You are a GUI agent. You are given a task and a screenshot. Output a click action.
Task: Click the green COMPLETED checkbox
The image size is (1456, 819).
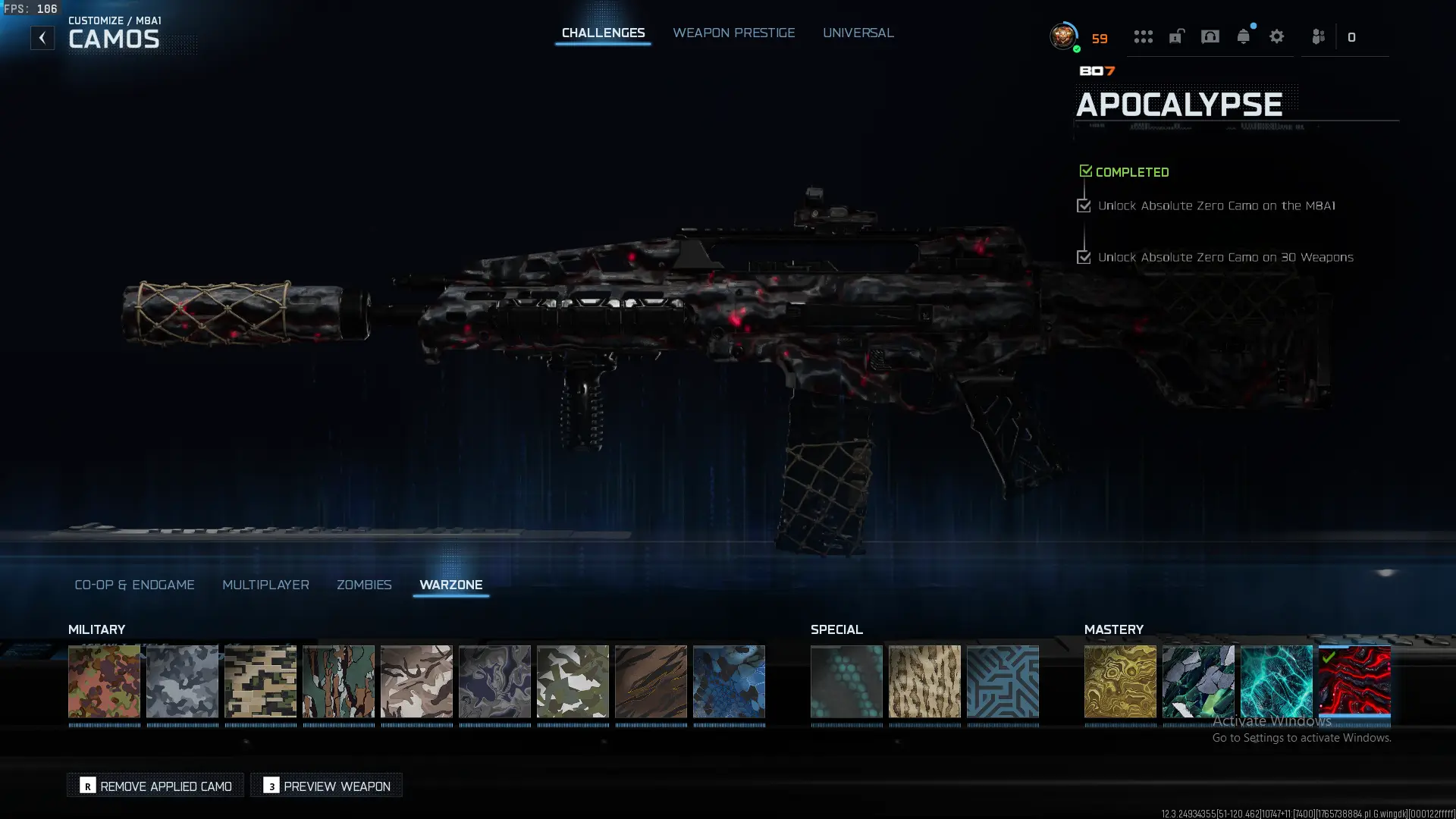pos(1085,170)
